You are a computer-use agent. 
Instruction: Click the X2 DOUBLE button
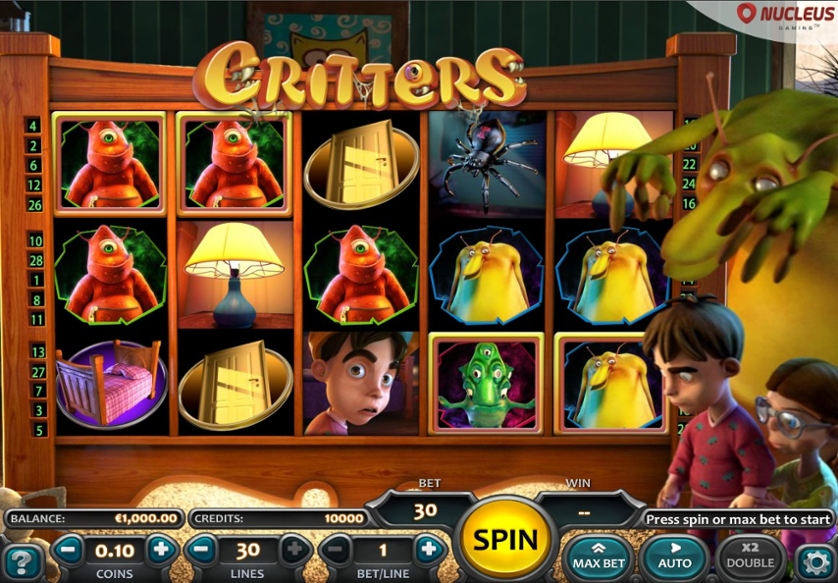point(751,556)
